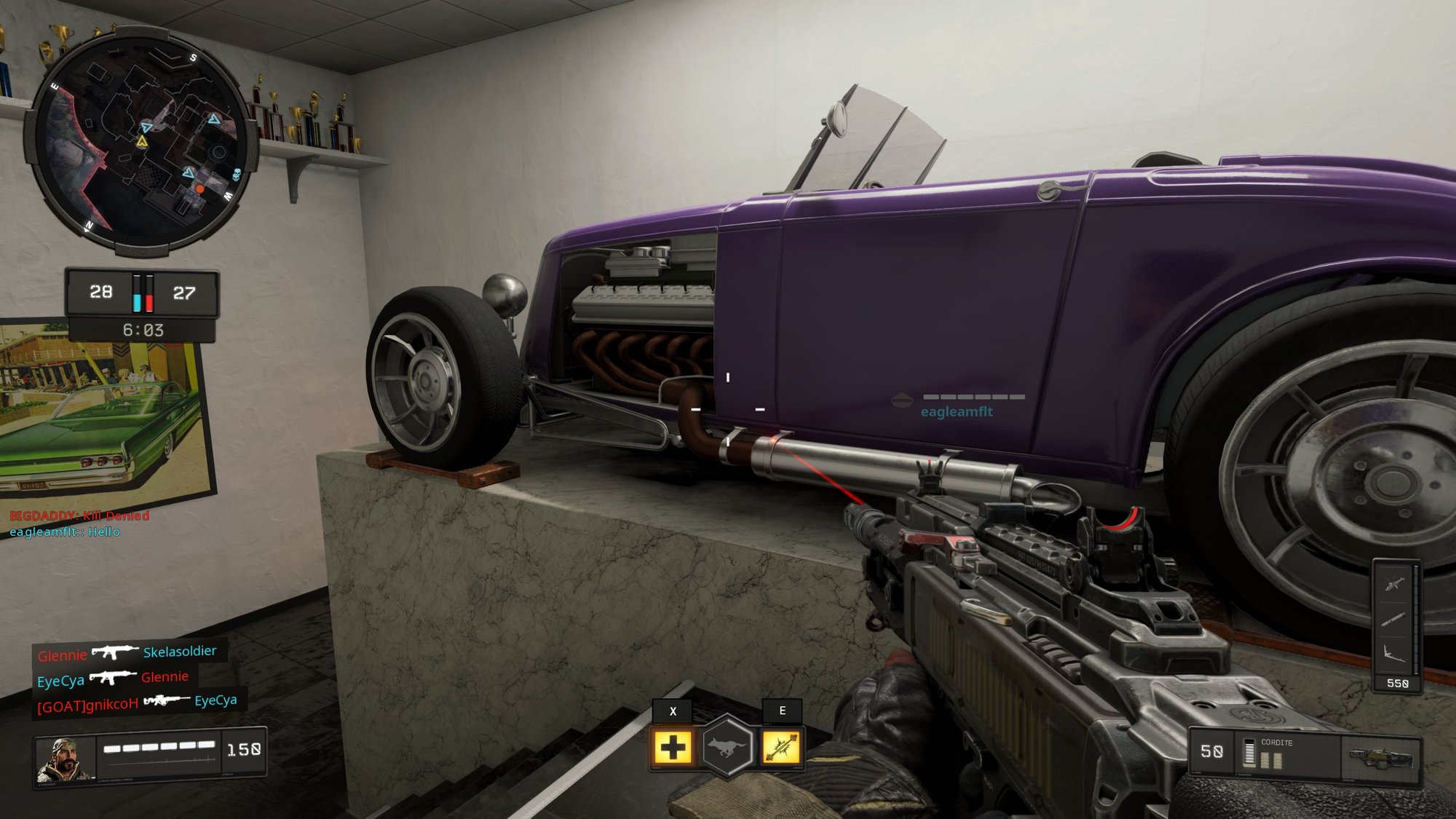Select the chat message from eagleamflt
Screen dimensions: 1456x819
(65, 532)
